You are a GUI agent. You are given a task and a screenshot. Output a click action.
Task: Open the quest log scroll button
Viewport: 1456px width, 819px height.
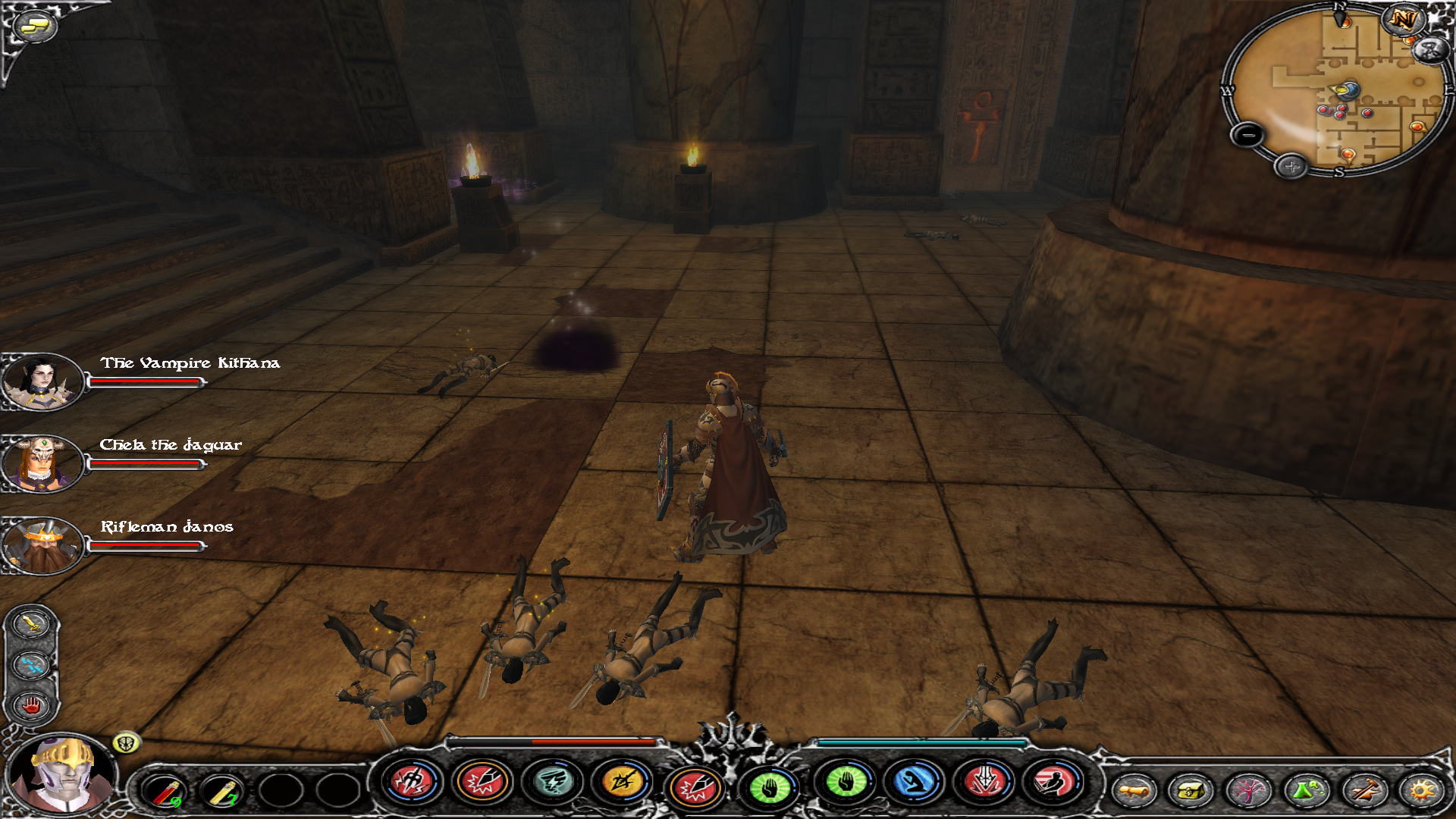(1134, 791)
